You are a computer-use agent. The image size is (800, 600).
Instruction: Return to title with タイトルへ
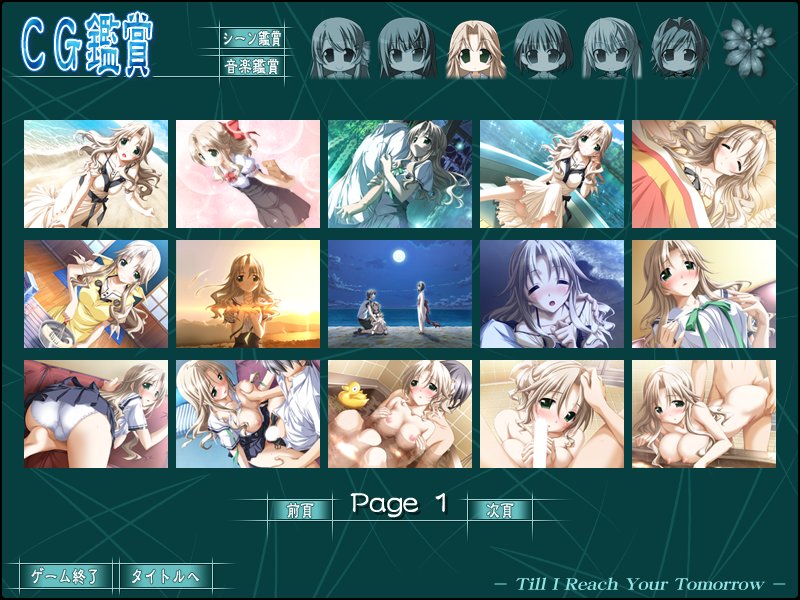(165, 576)
